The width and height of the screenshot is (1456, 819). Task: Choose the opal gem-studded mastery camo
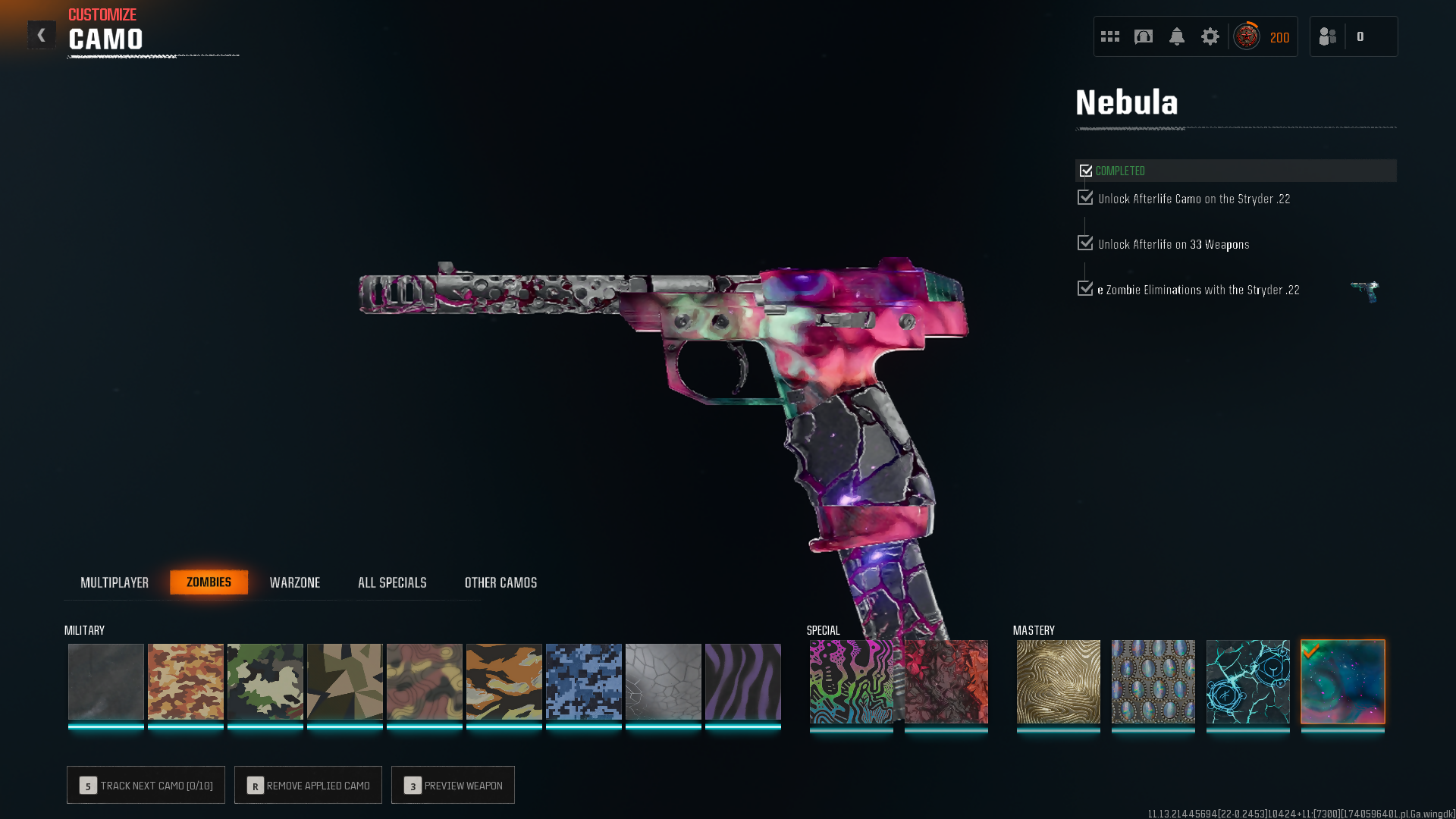(x=1153, y=681)
